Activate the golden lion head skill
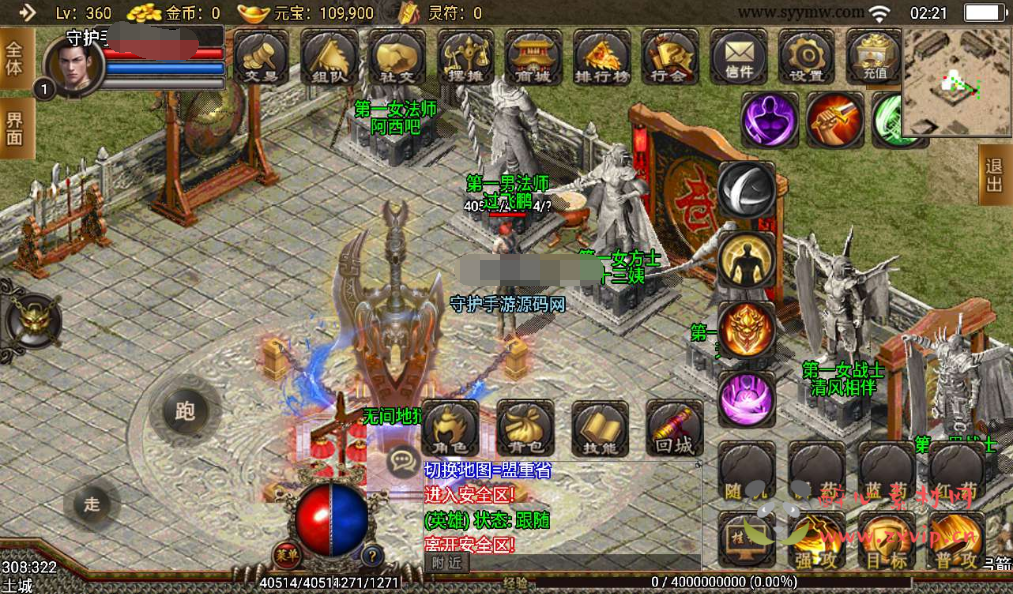Image resolution: width=1013 pixels, height=594 pixels. [746, 330]
